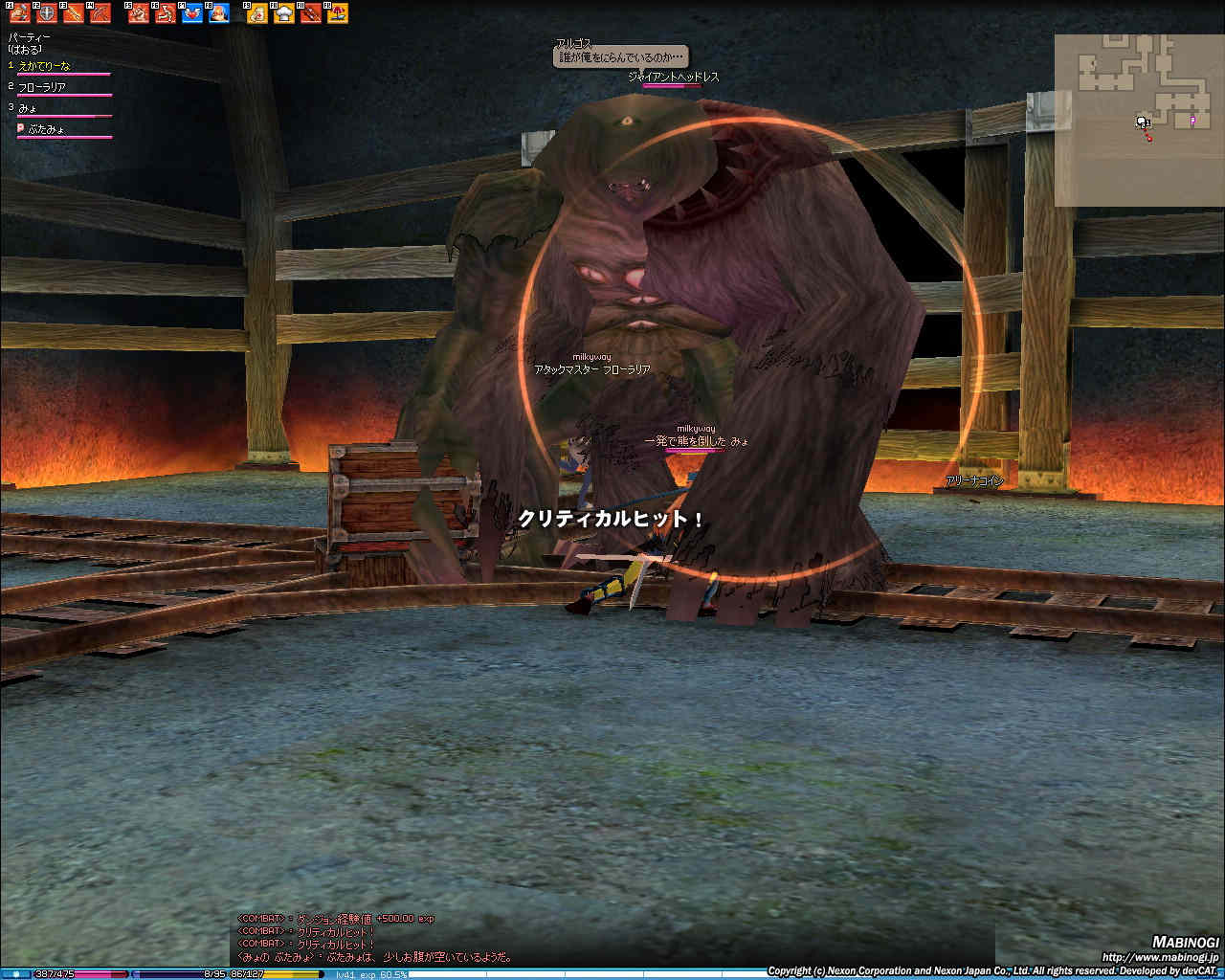
Task: Use the F2 shield Defense skill
Action: tap(47, 13)
